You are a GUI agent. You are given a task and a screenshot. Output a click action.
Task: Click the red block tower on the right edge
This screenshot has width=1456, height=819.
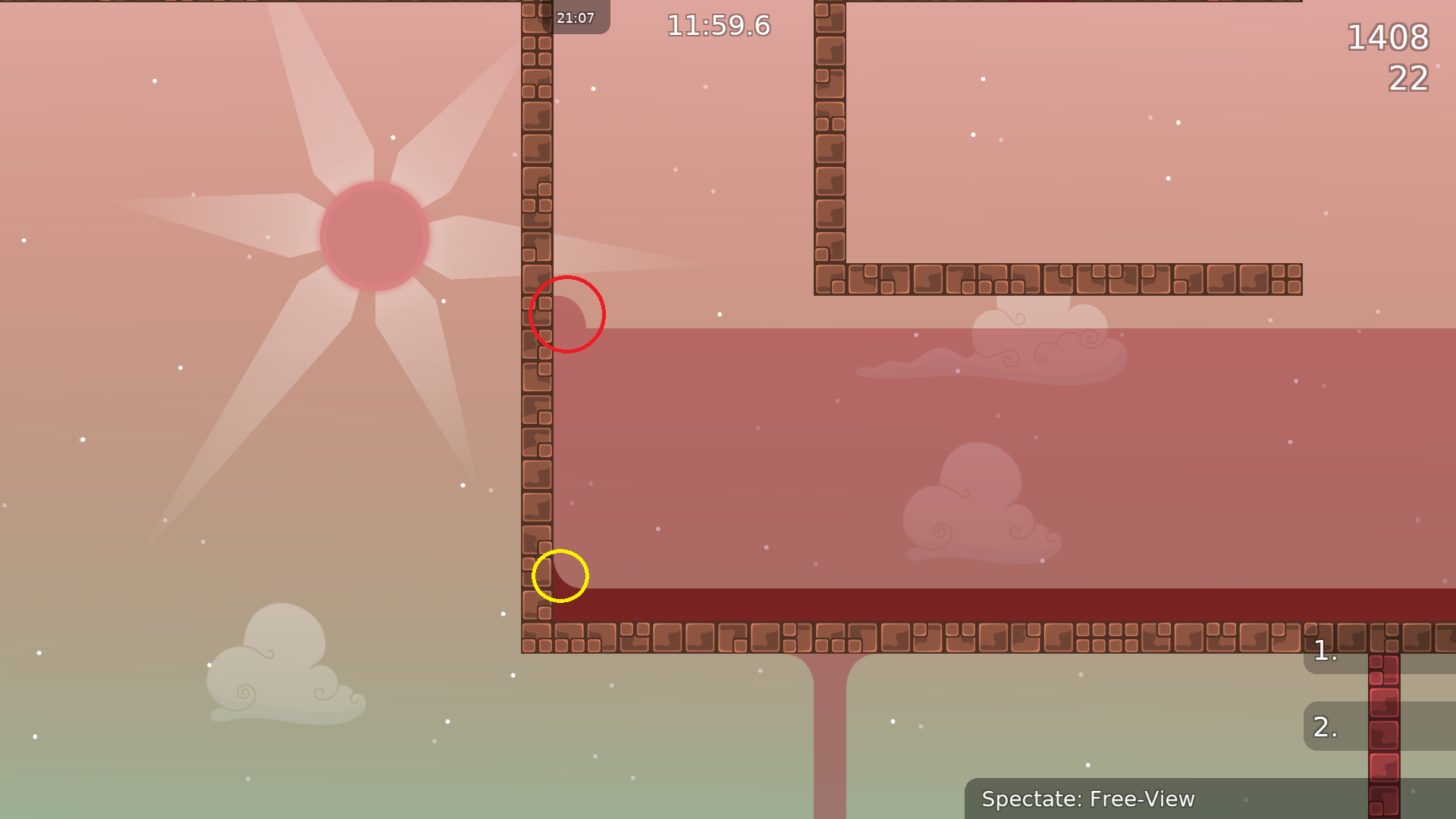[x=1385, y=728]
